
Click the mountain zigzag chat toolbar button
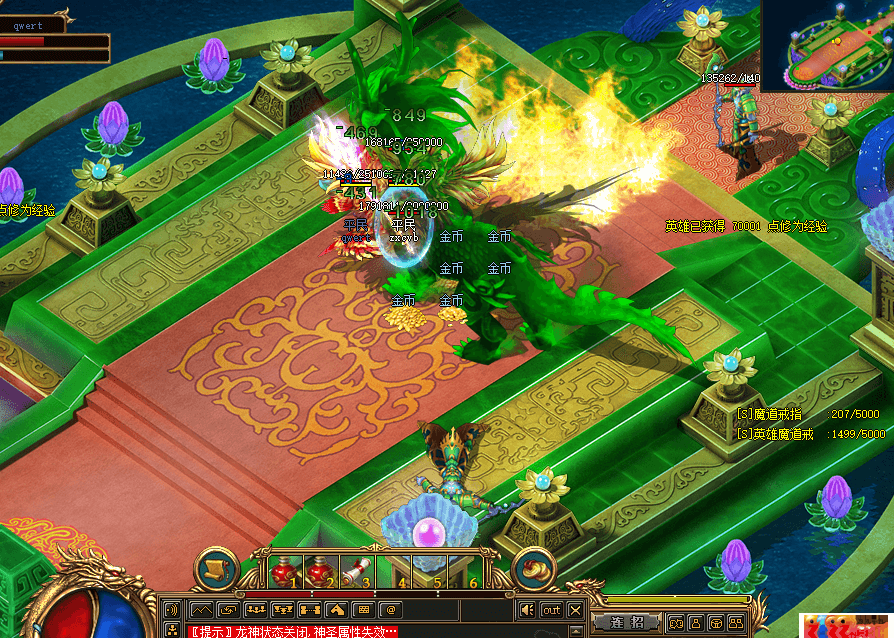tap(201, 609)
